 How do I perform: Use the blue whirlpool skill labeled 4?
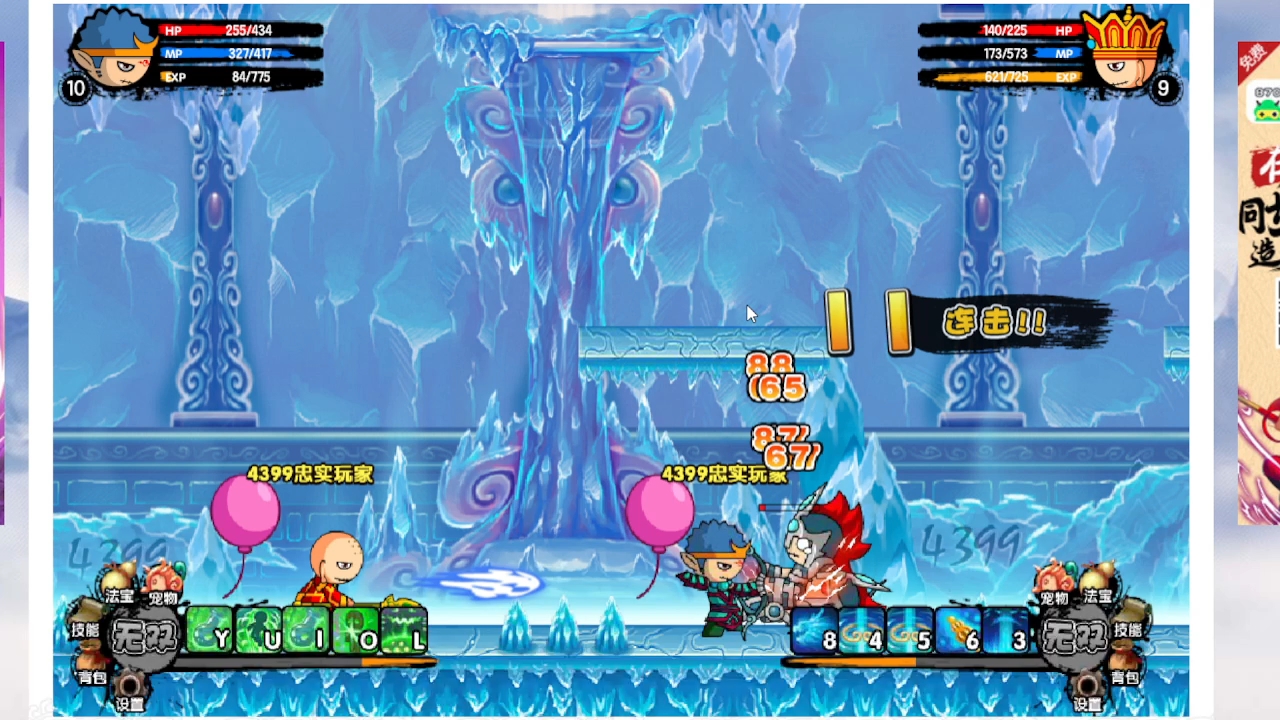862,630
